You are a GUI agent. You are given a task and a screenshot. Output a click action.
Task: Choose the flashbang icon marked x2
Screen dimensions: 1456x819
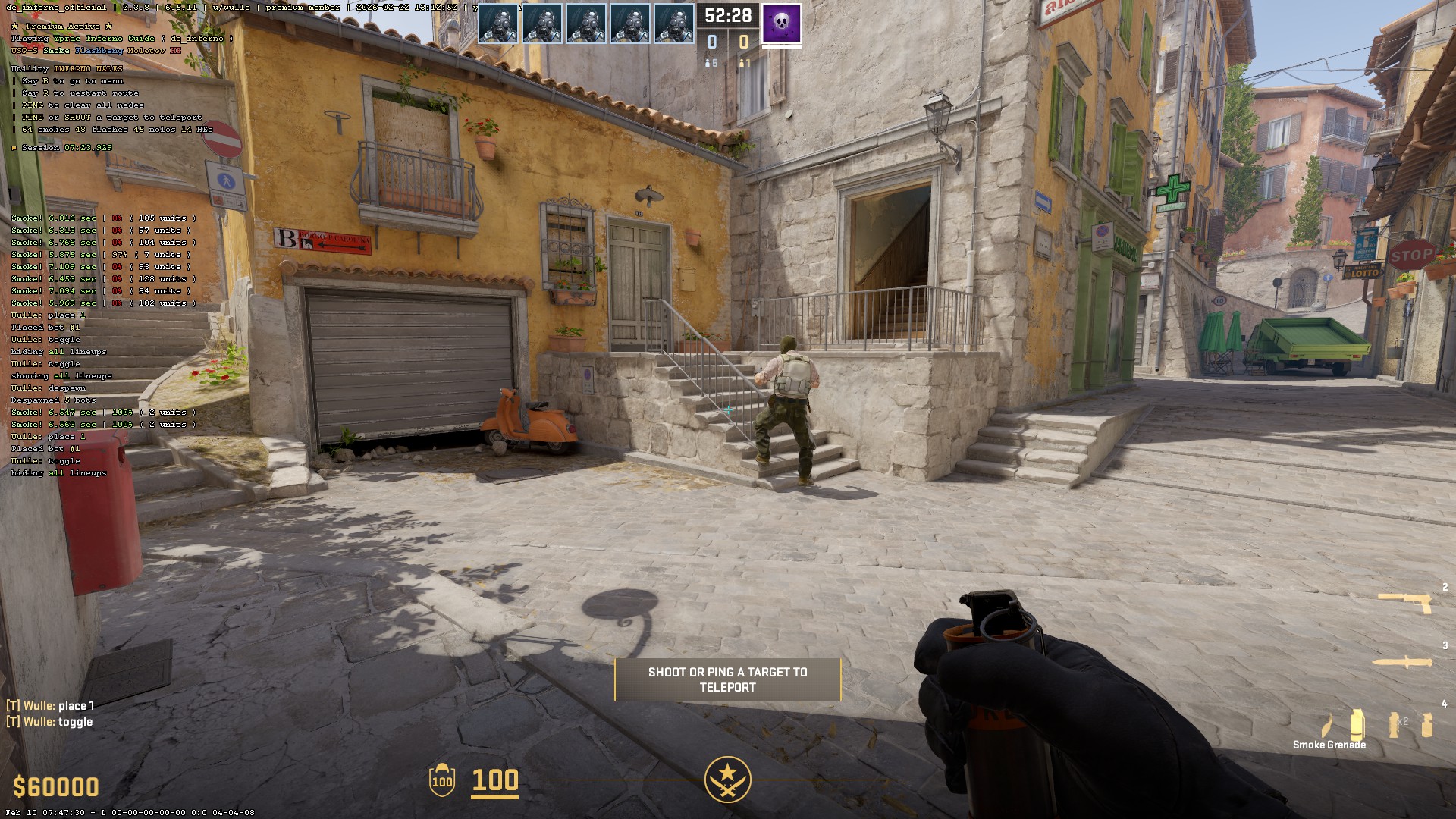[1395, 724]
